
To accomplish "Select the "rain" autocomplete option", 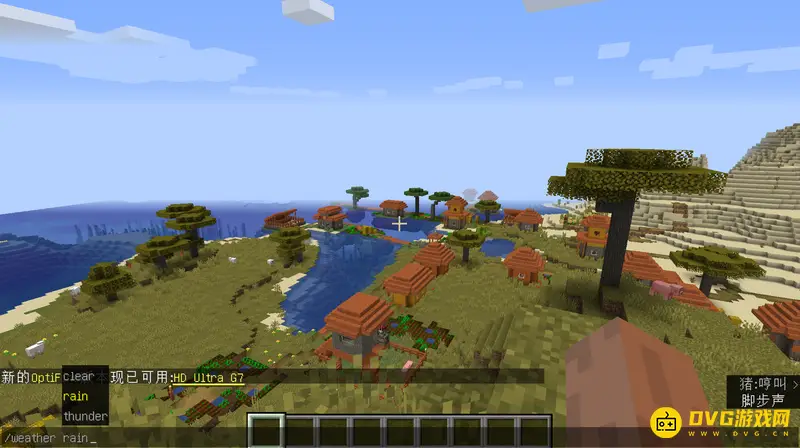I will pos(75,396).
